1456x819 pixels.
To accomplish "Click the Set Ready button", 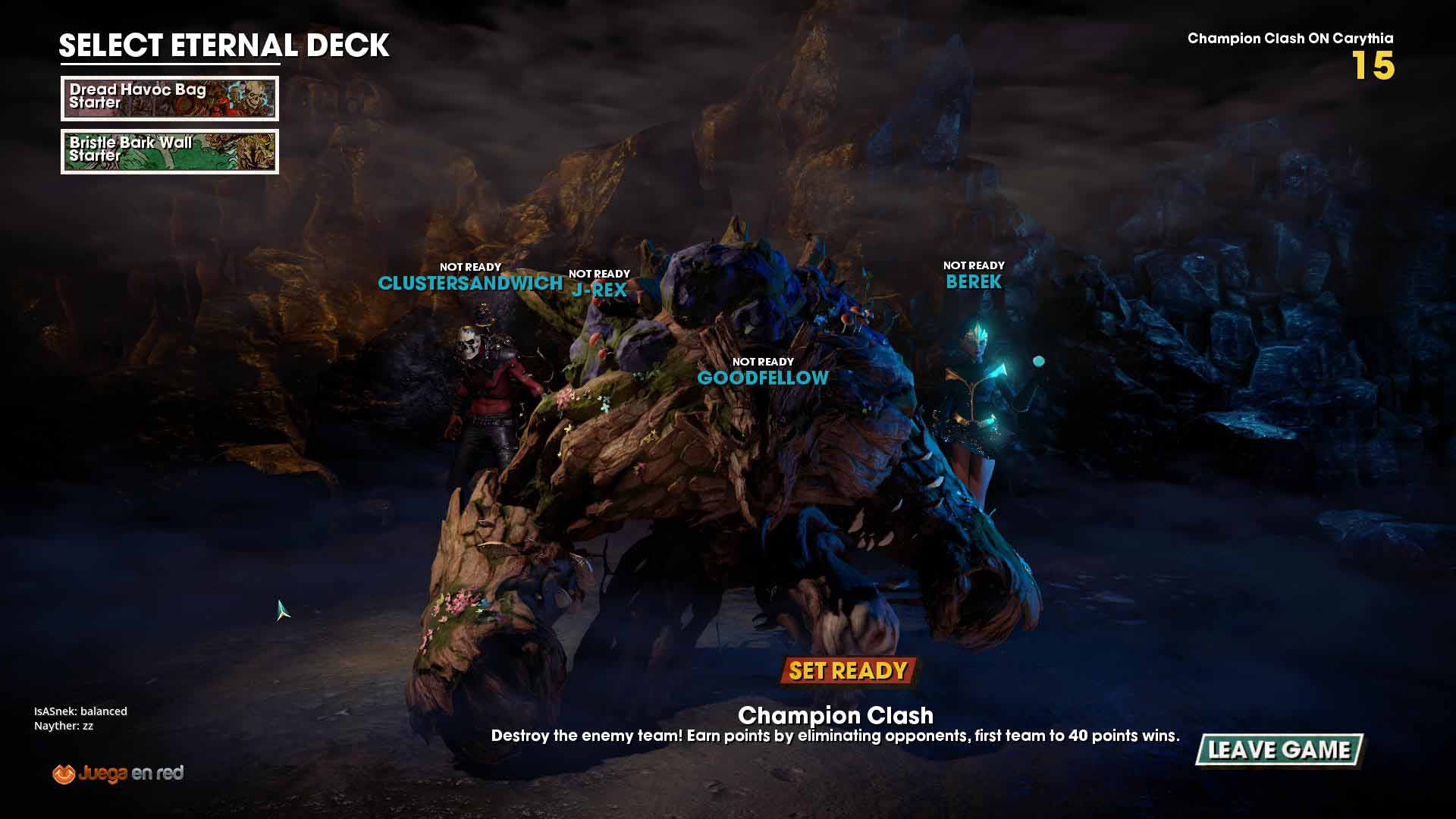I will 848,671.
